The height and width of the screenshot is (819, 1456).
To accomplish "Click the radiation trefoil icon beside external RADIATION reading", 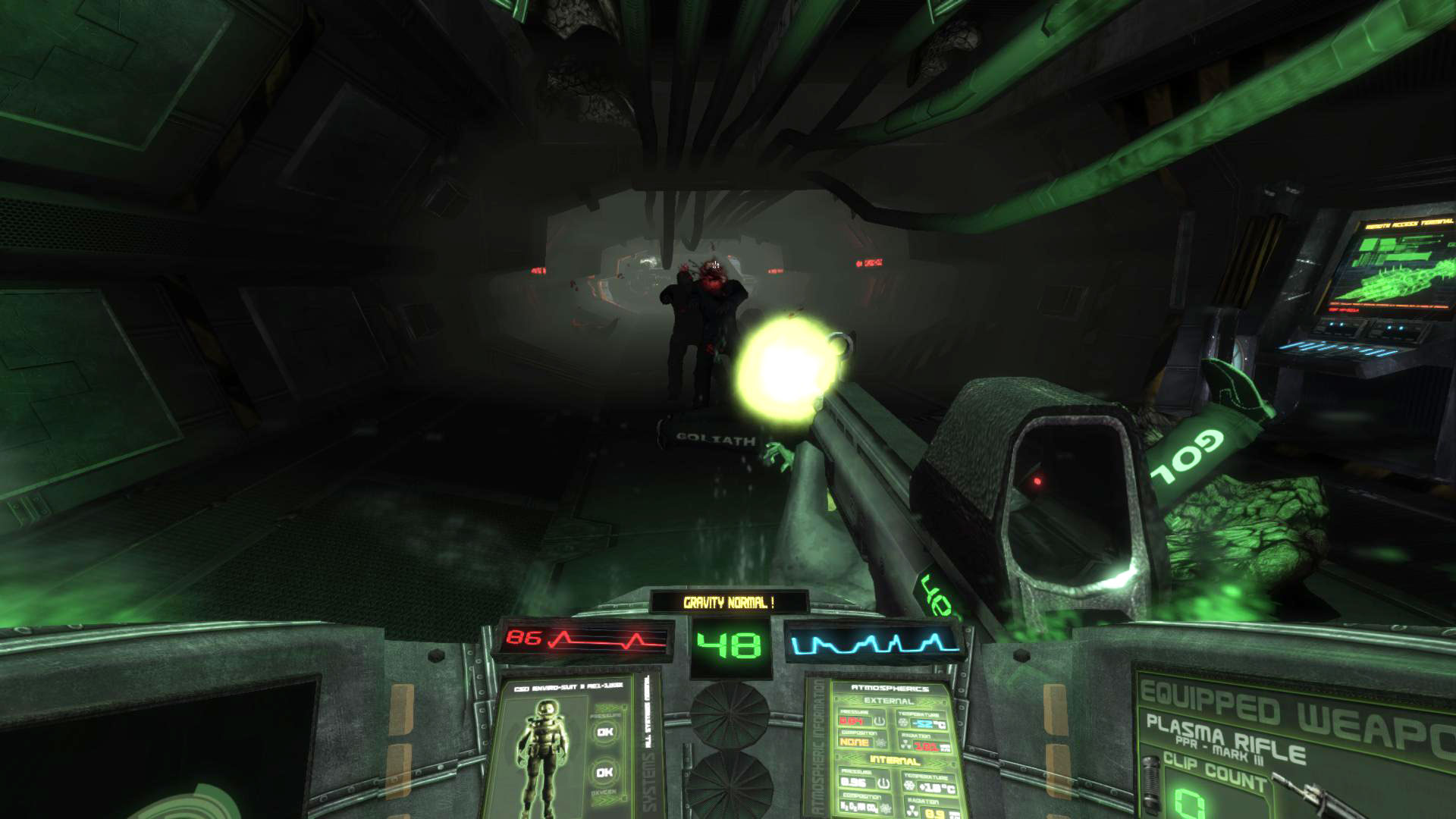I will (907, 744).
